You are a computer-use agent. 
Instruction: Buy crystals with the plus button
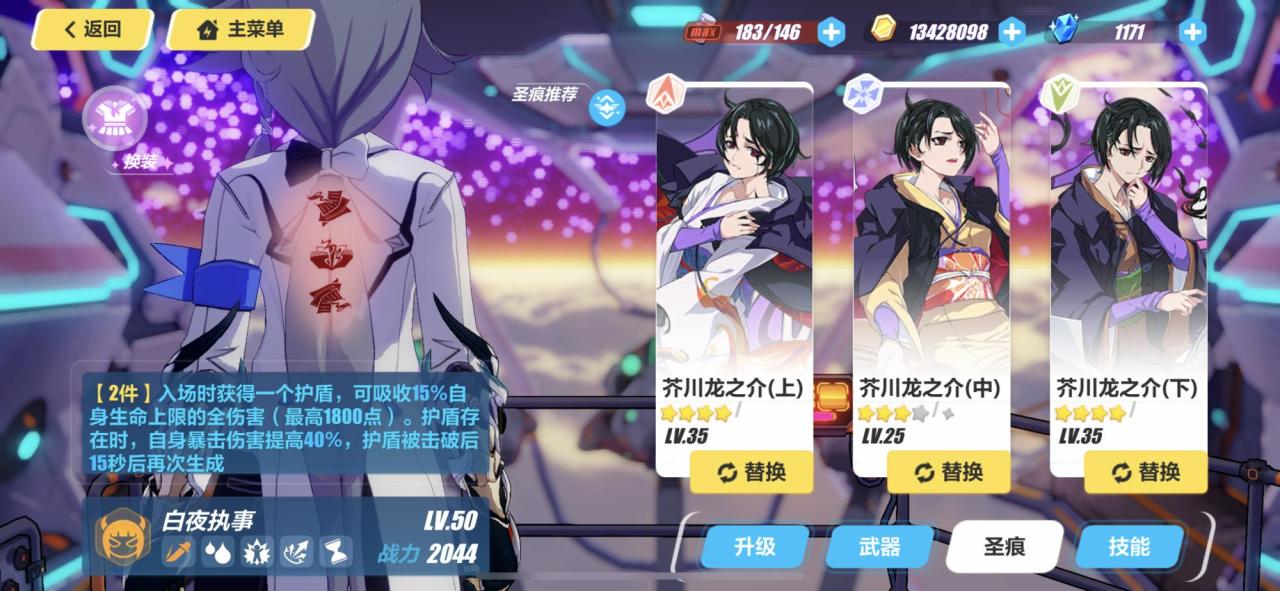[x=1192, y=32]
